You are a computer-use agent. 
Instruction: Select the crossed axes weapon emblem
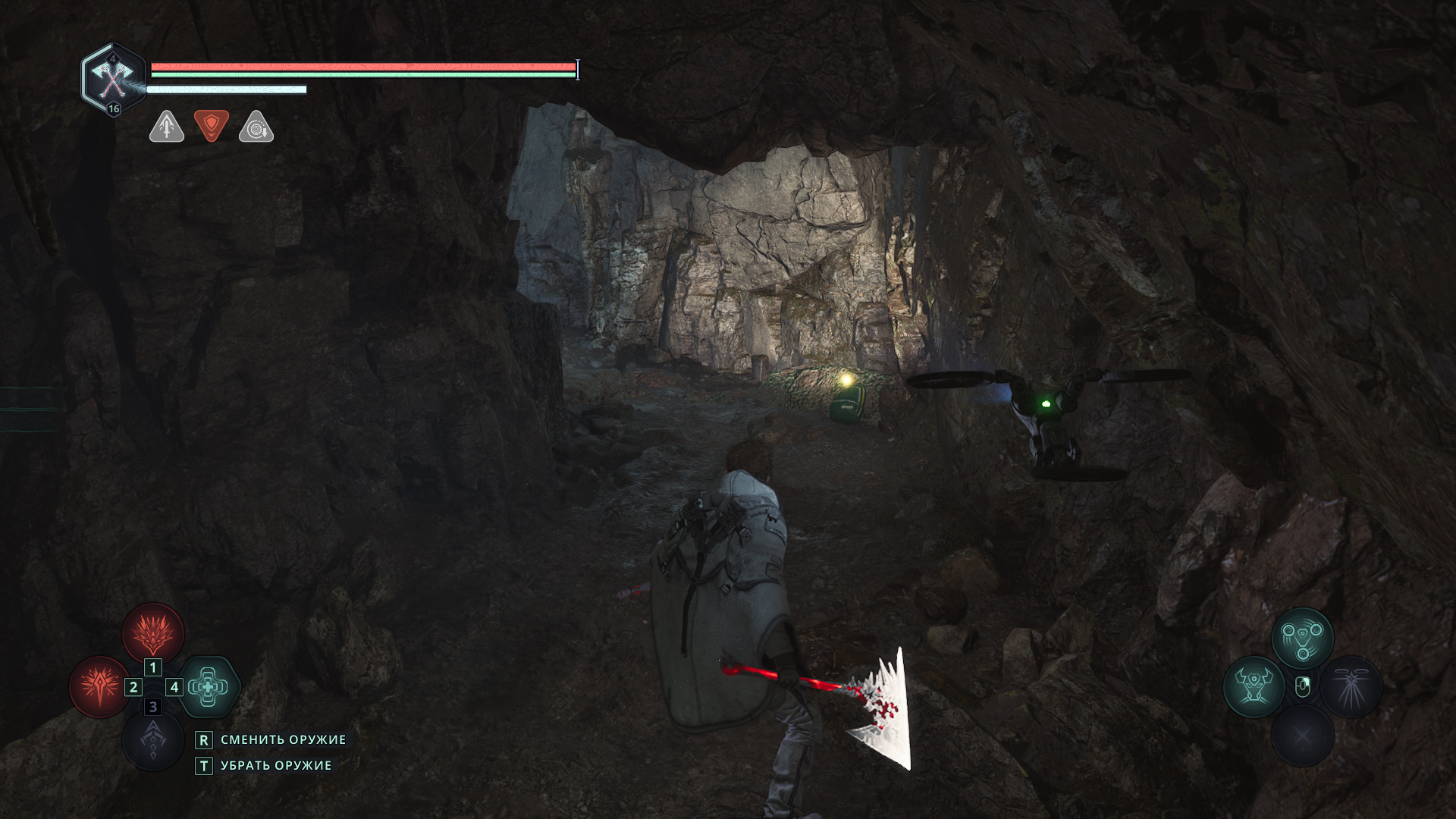point(113,78)
